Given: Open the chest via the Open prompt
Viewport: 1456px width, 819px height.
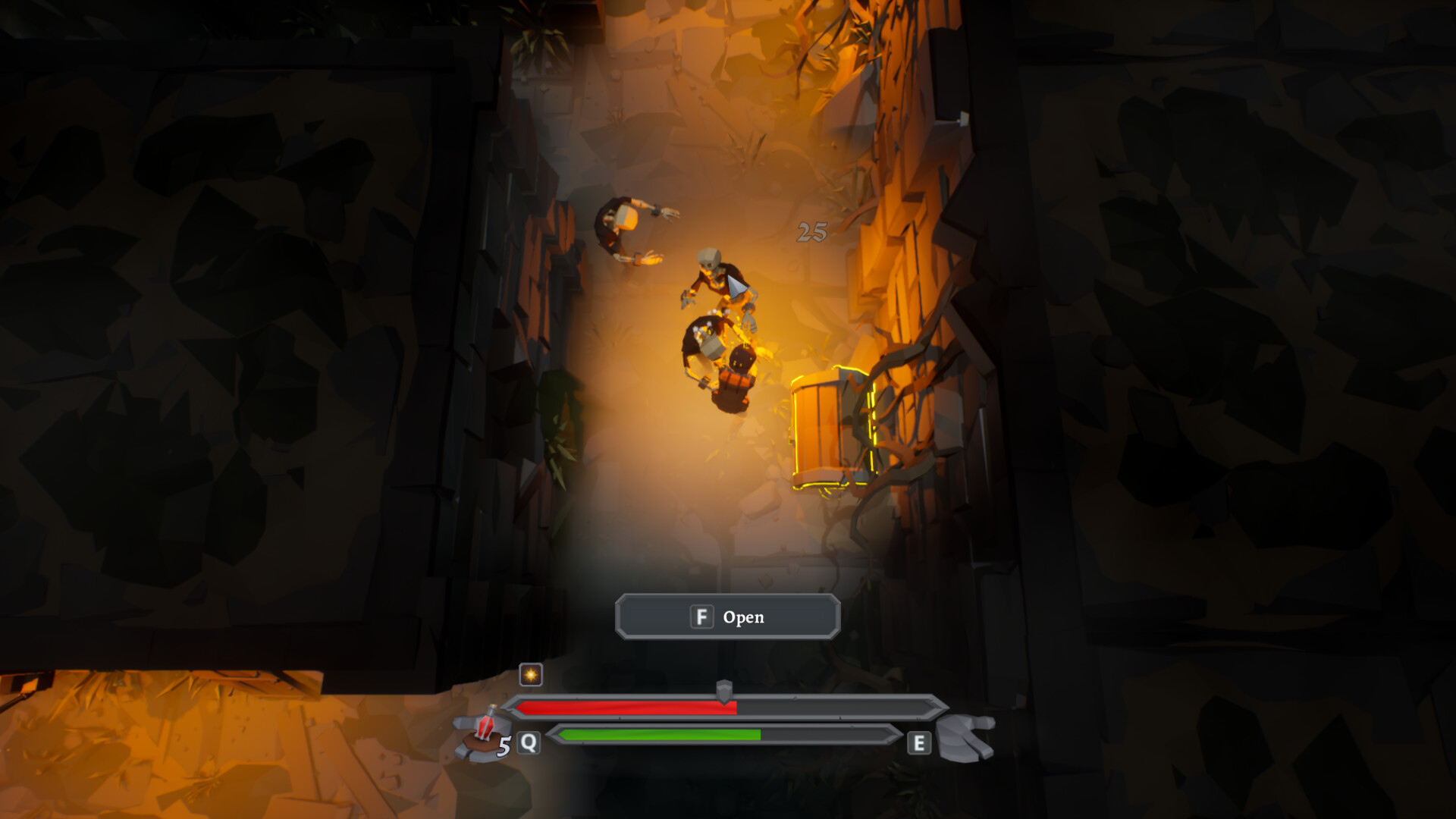Looking at the screenshot, I should click(726, 617).
